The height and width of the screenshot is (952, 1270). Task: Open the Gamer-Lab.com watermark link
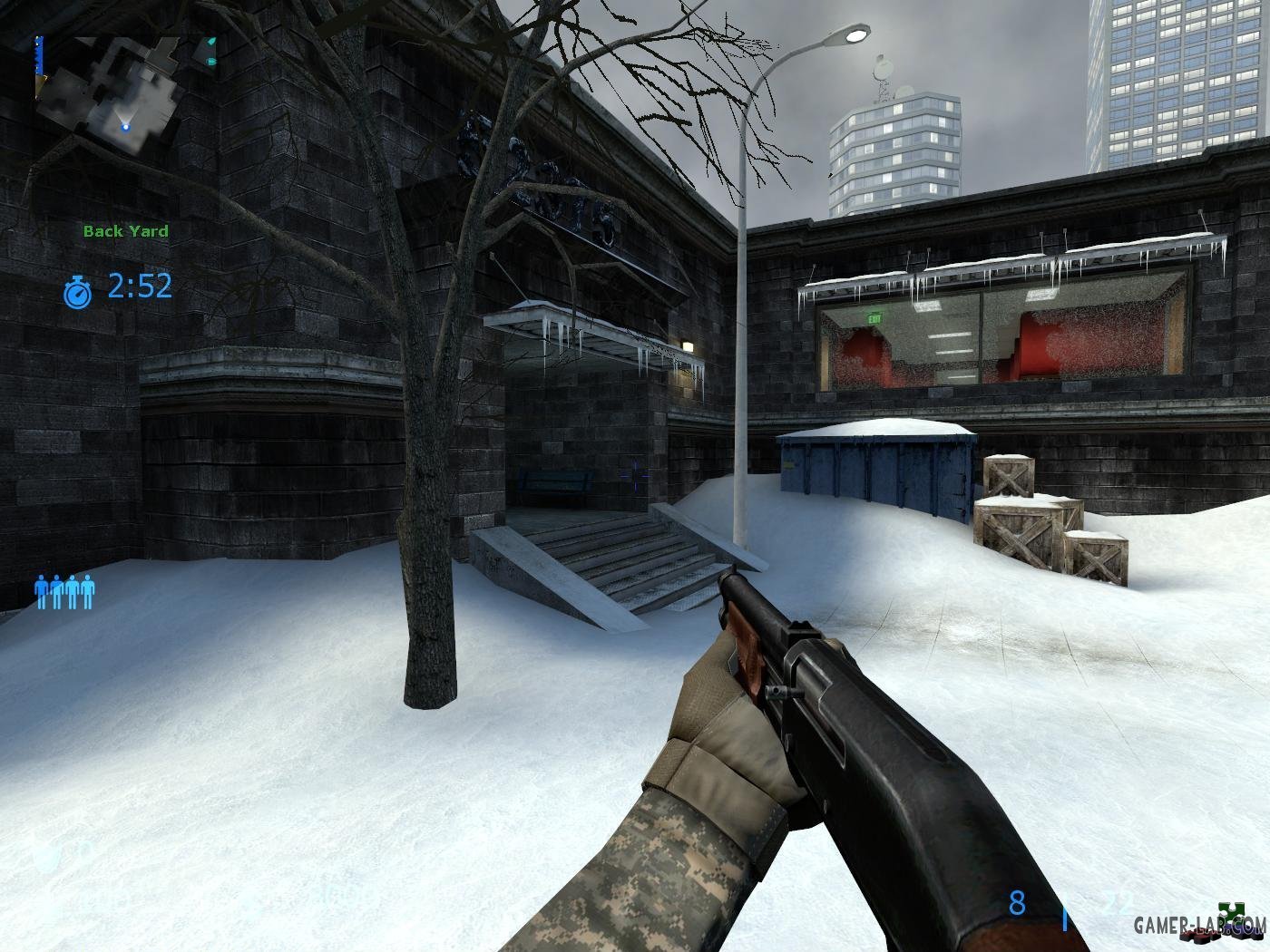tap(1197, 925)
